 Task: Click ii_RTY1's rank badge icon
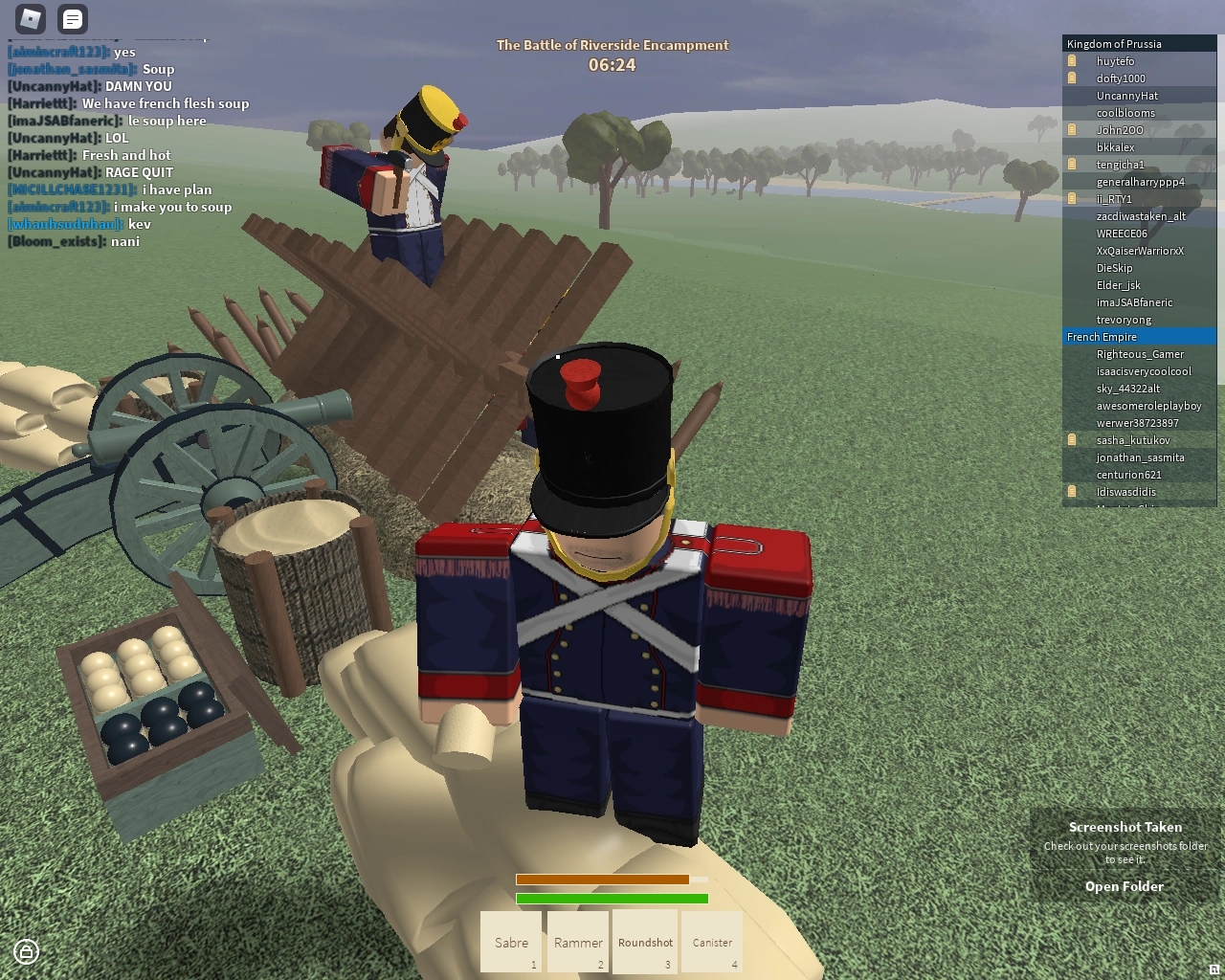coord(1069,198)
